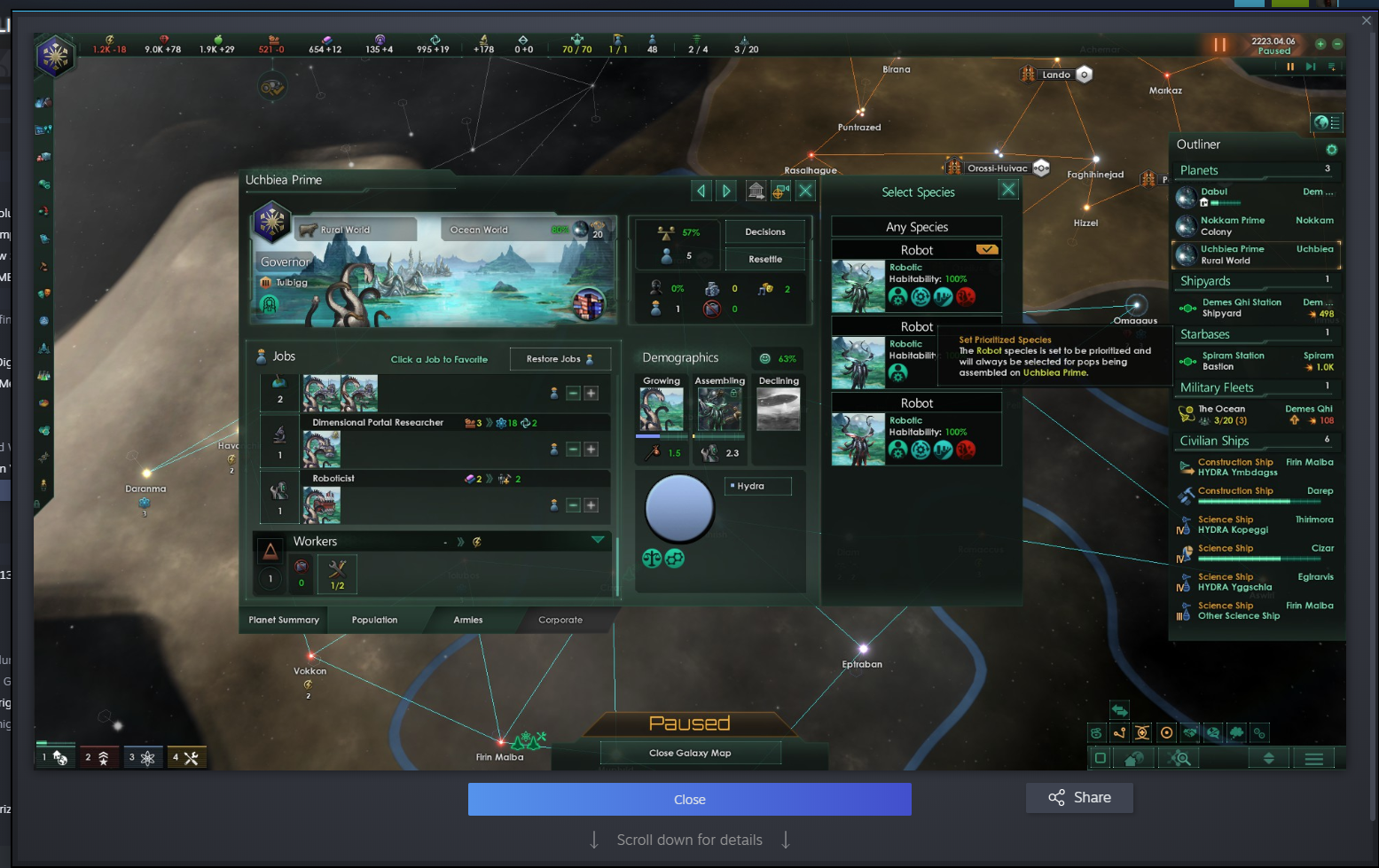Click the Decisions button
The height and width of the screenshot is (868, 1379).
[x=764, y=231]
